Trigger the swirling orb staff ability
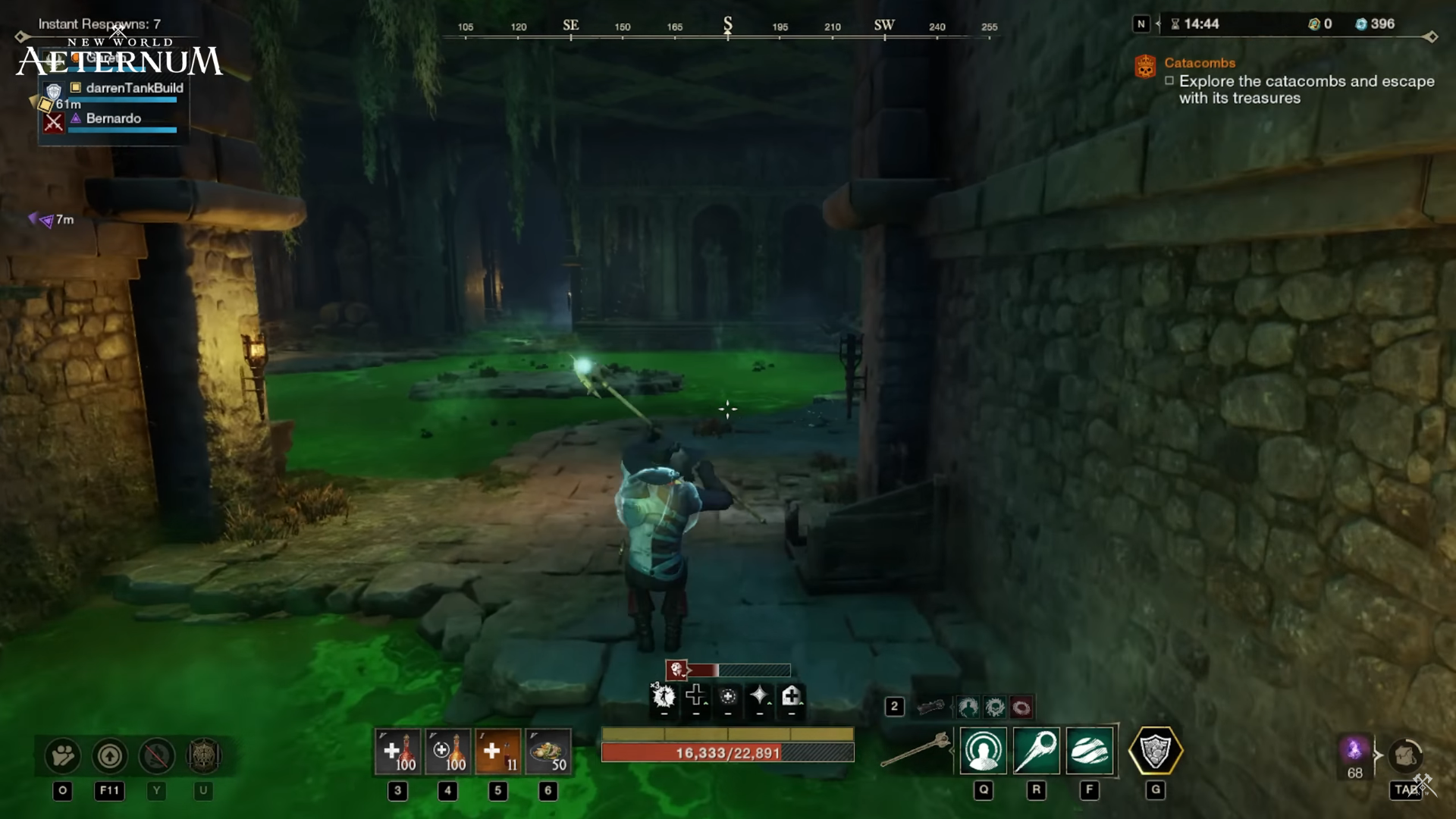 (1090, 751)
